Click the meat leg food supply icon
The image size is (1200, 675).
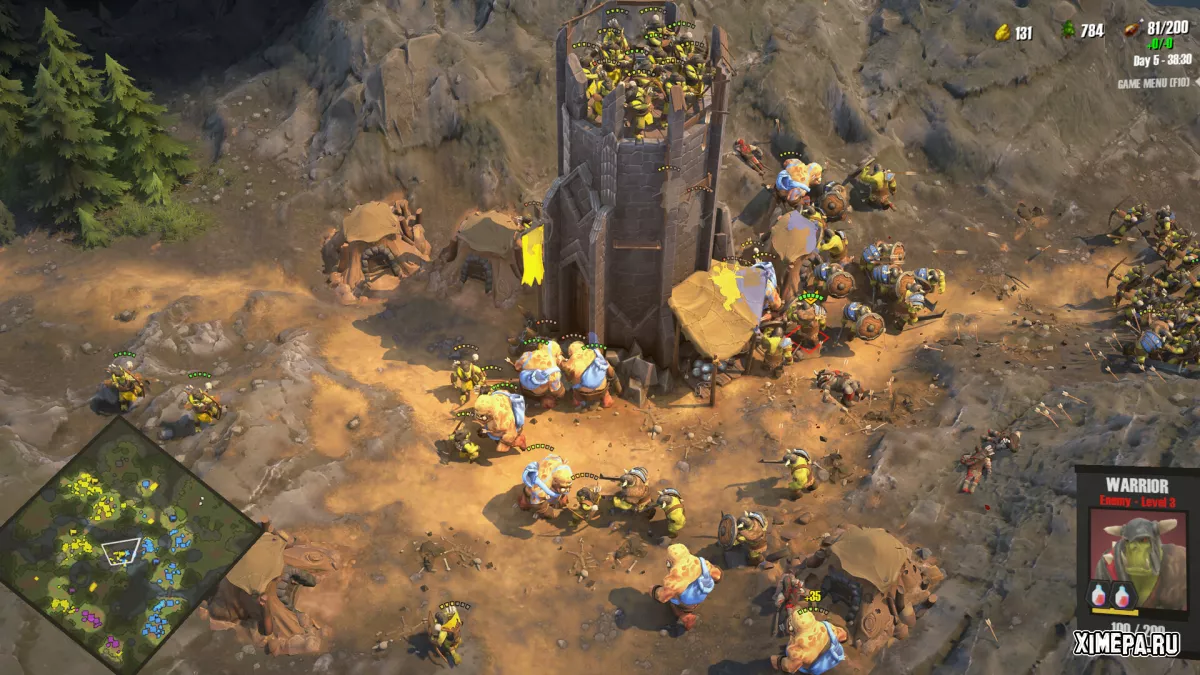click(1134, 29)
